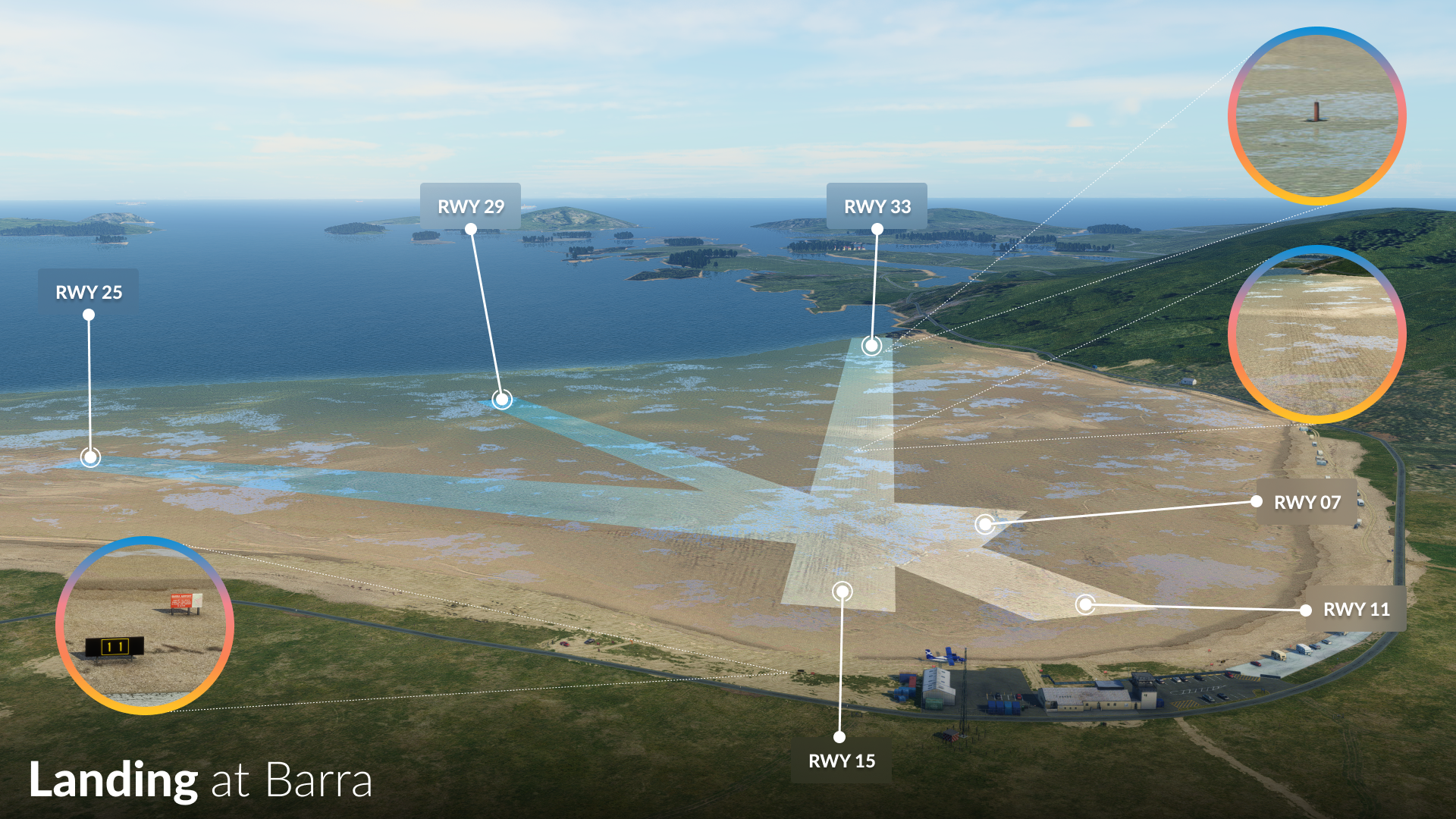
Task: Pick the RWY 11 label
Action: 1356,609
